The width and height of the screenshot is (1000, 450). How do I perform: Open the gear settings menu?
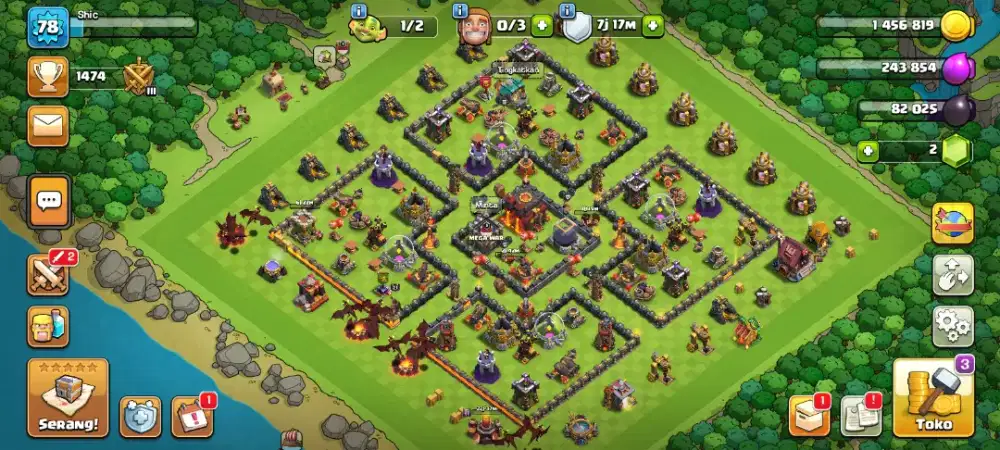pos(952,326)
